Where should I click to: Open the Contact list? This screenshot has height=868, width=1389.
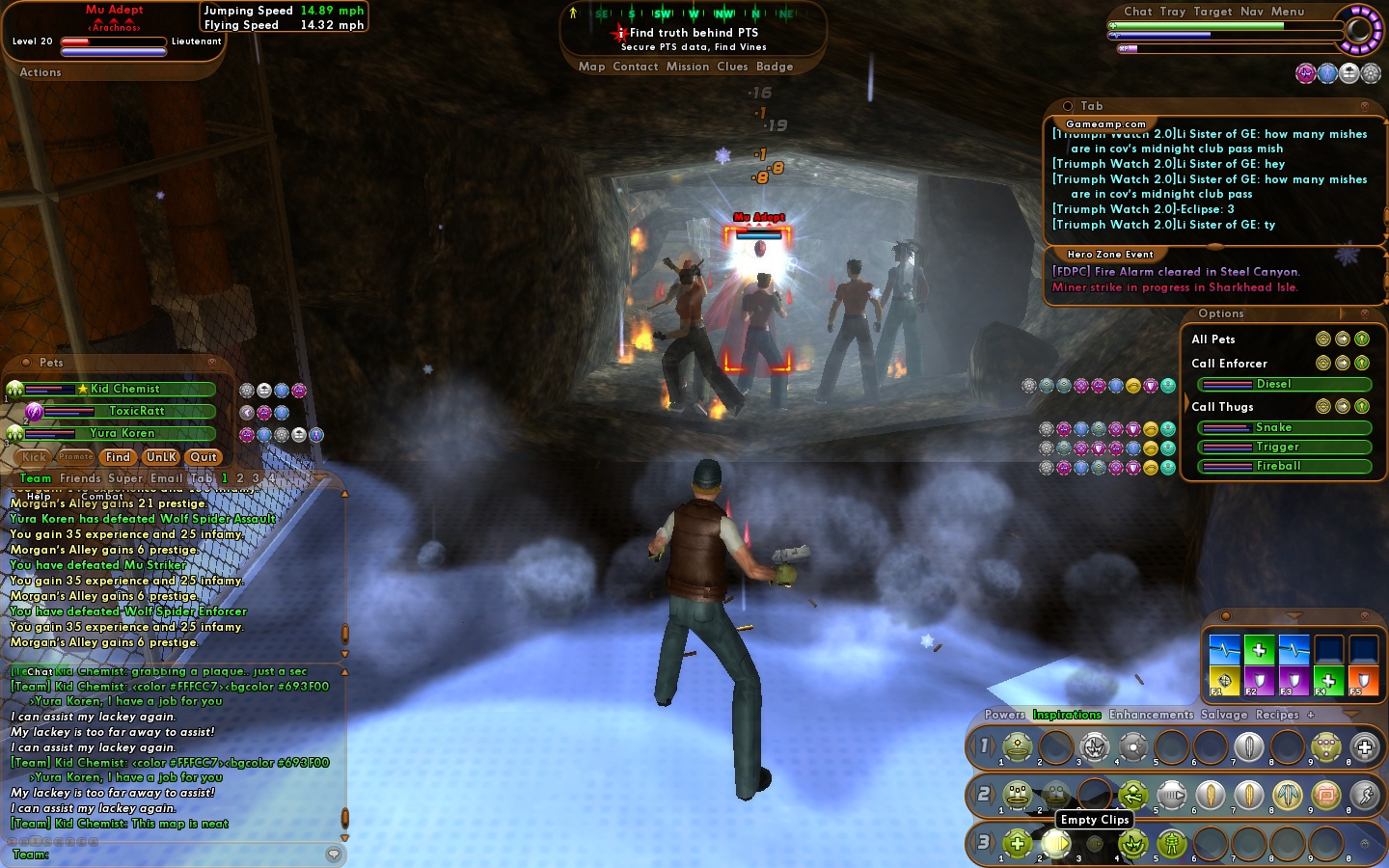tap(635, 67)
